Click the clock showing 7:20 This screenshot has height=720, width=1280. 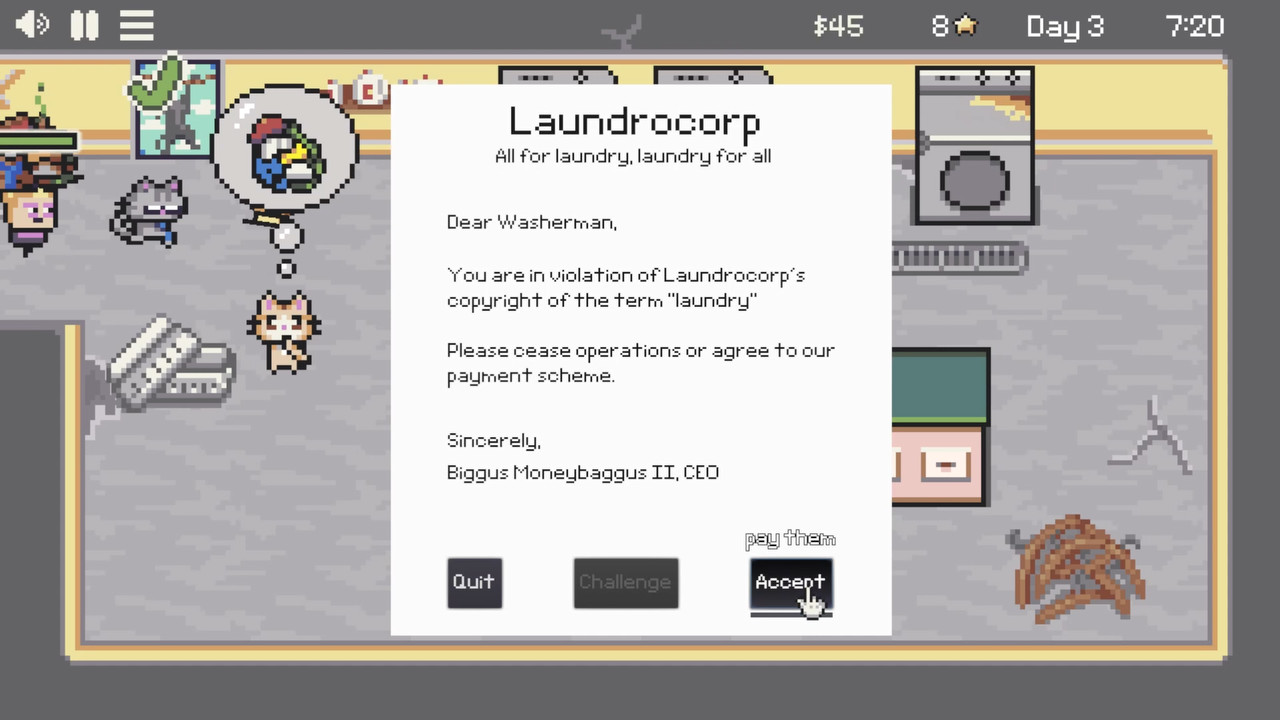pos(1195,26)
